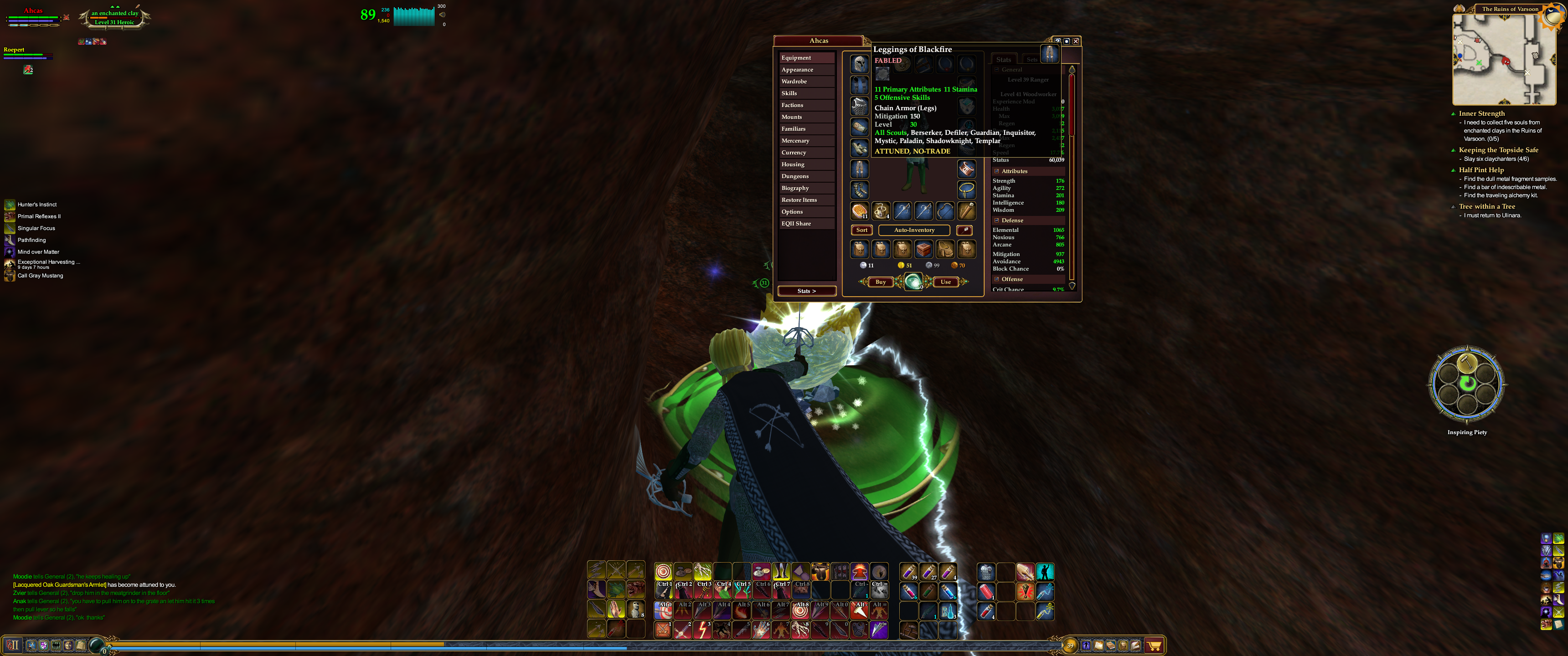Toggle the Stats > panel button
Viewport: 1568px width, 656px height.
806,291
